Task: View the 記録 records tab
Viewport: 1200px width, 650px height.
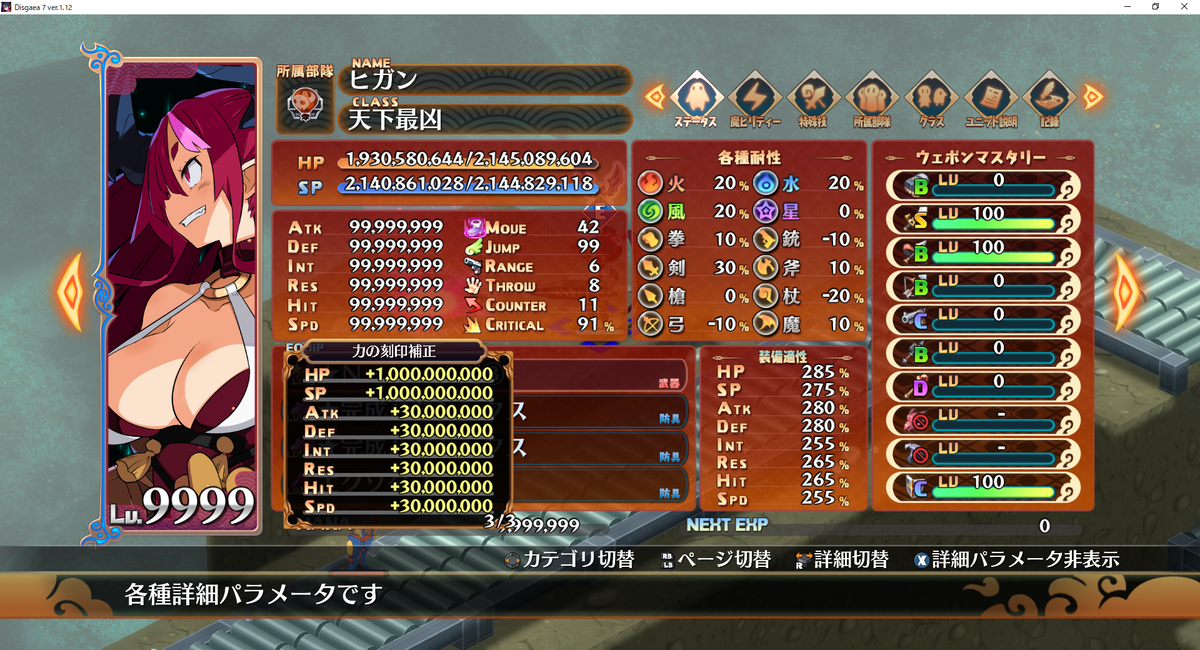Action: [x=1048, y=98]
